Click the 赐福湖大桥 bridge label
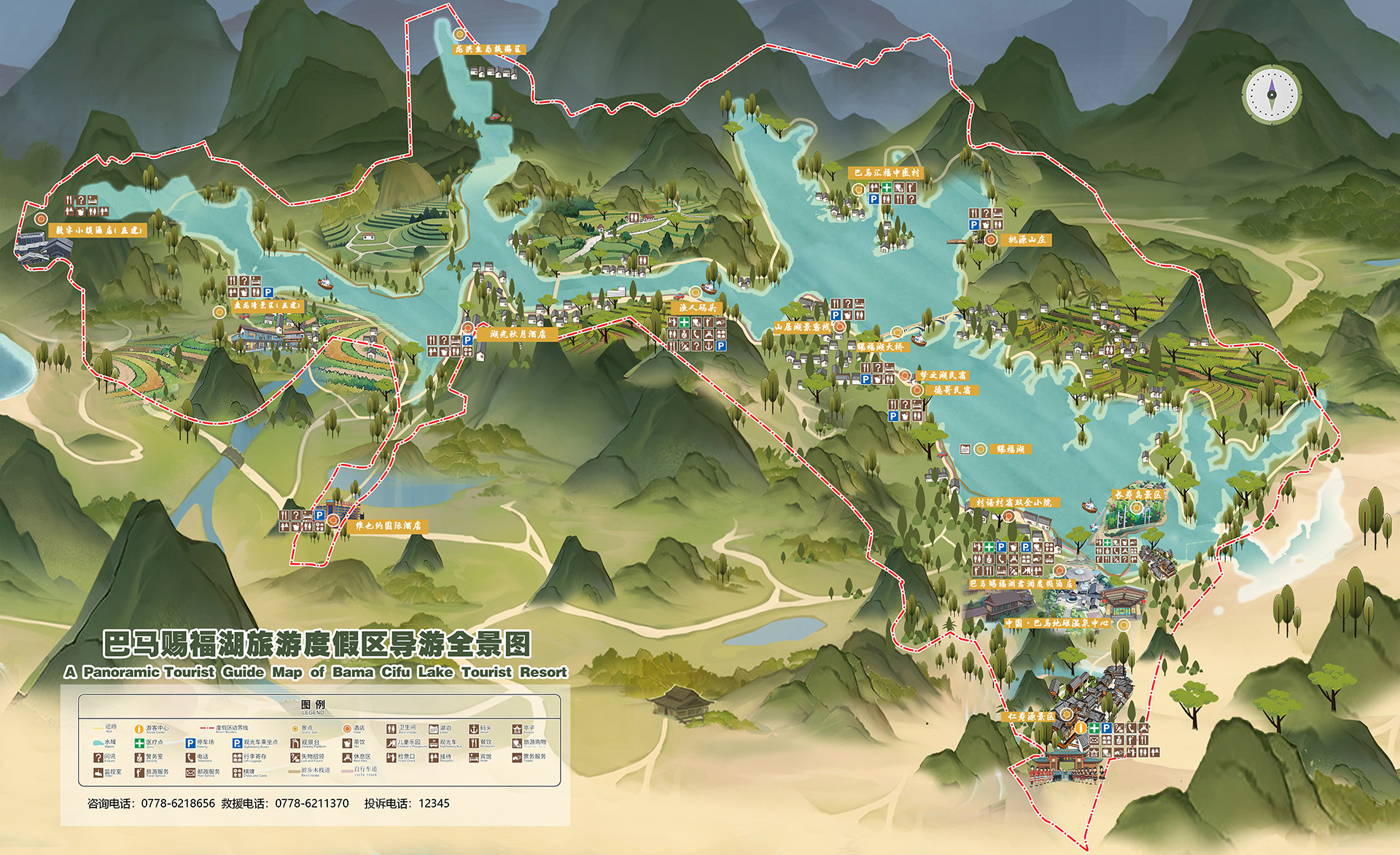The width and height of the screenshot is (1400, 855). [x=880, y=347]
